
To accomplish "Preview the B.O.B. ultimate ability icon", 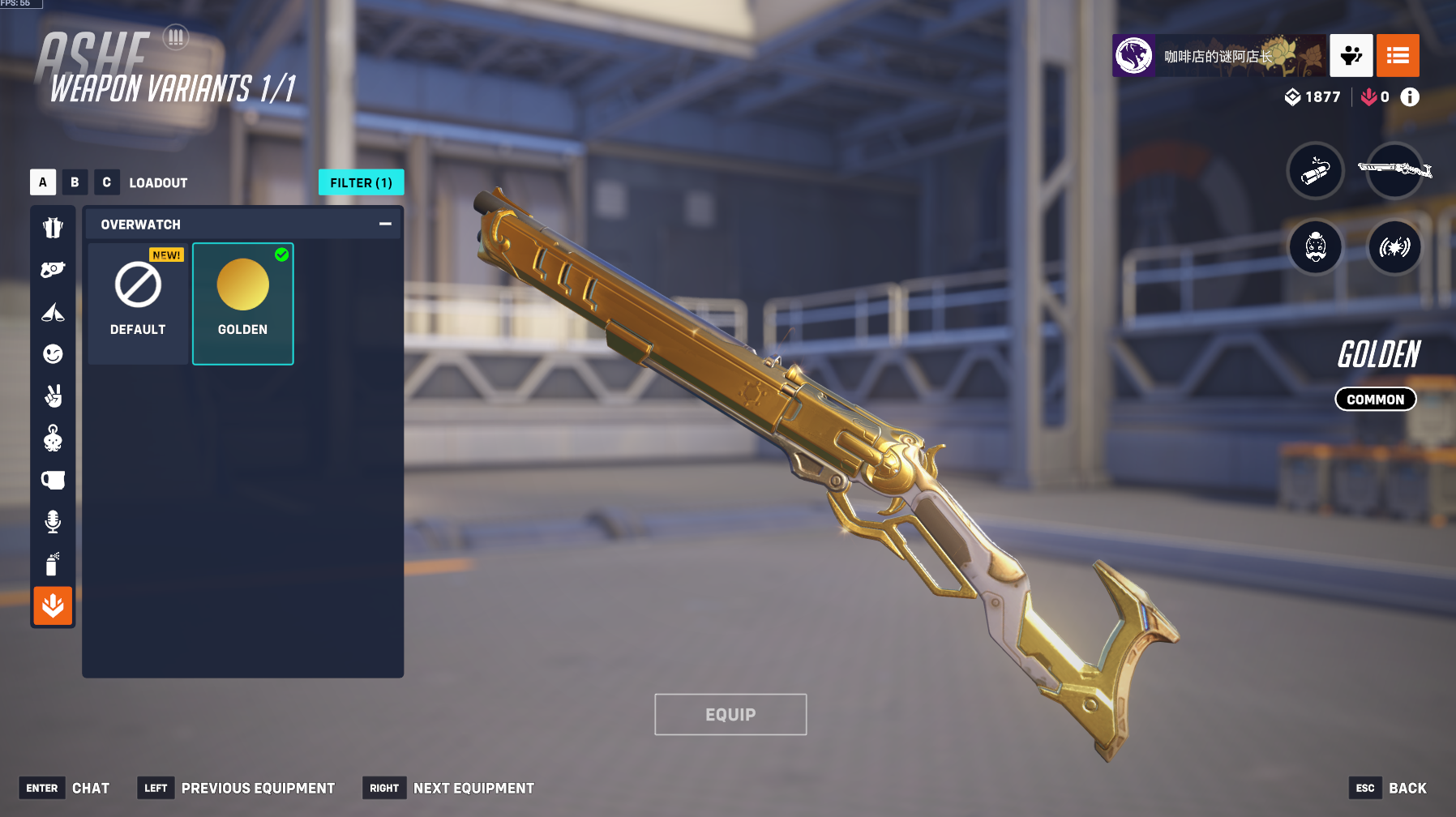I will pos(1315,247).
